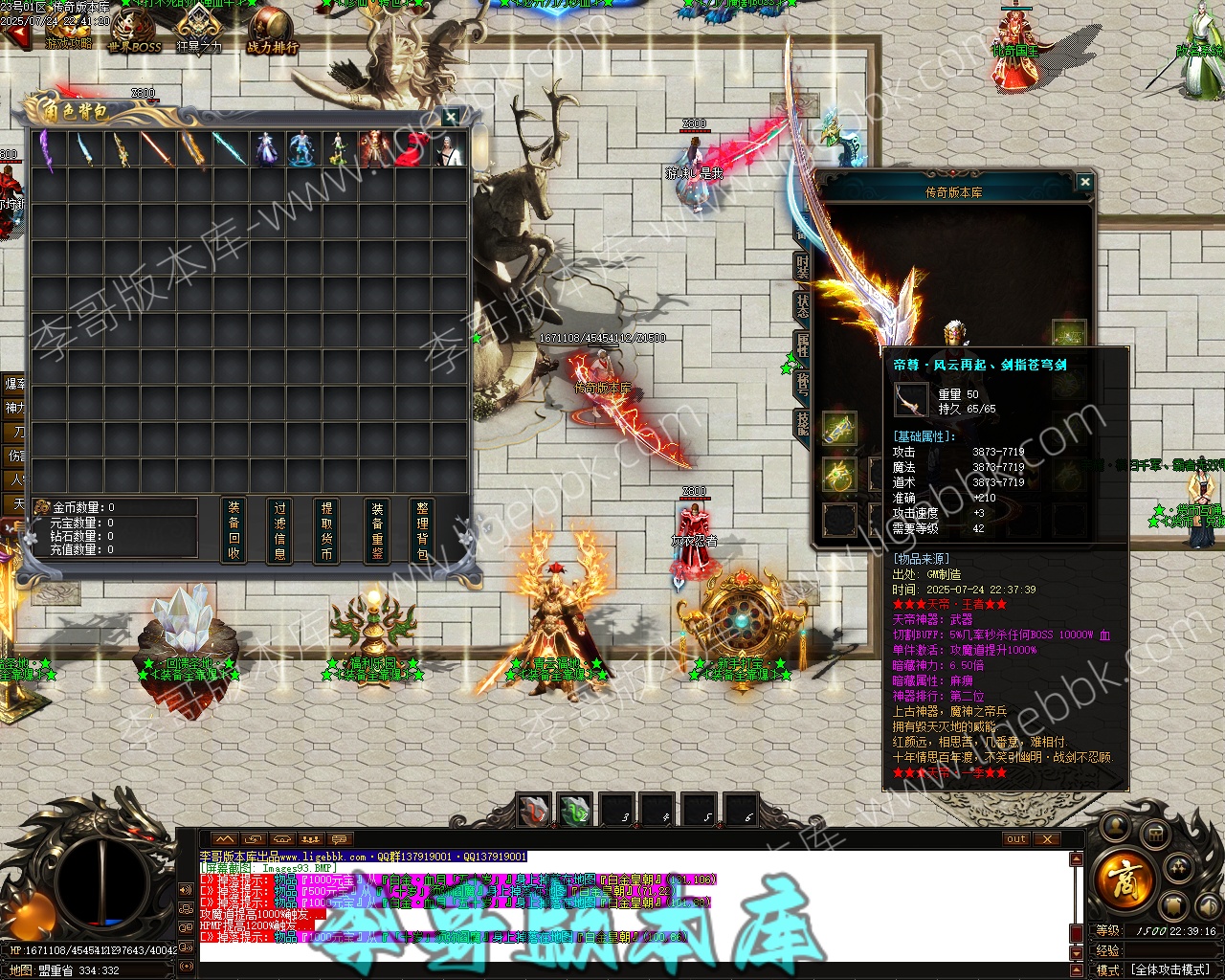Select the cyan green blade in the bag
The image size is (1225, 980).
tap(228, 150)
